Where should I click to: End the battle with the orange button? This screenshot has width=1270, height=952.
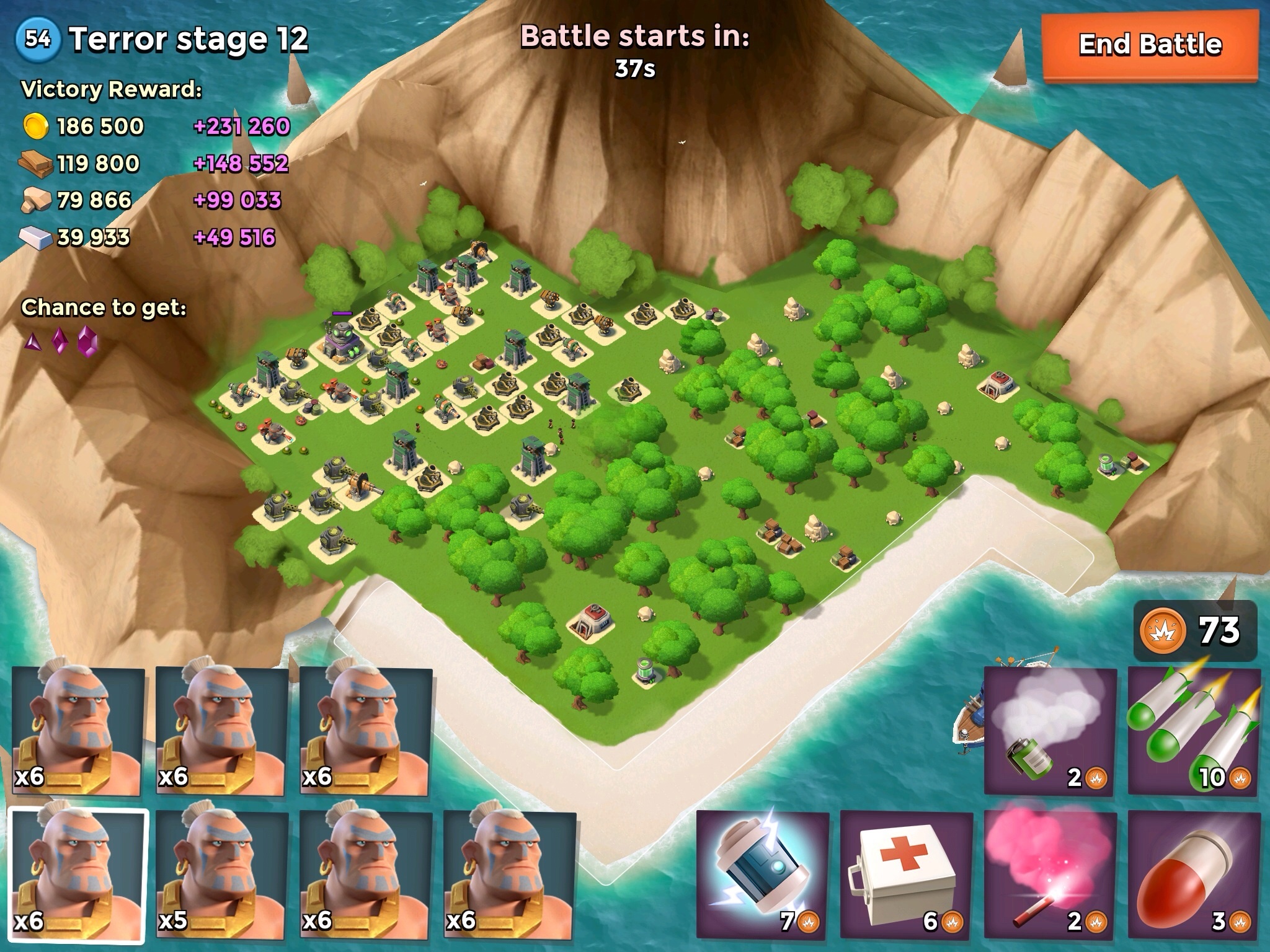coord(1150,46)
